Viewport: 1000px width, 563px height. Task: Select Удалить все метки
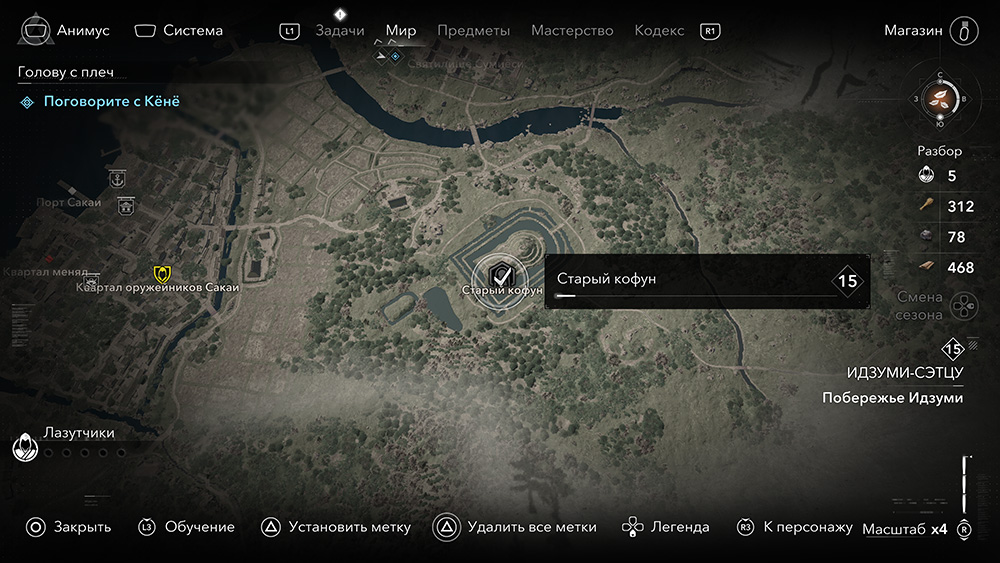tap(516, 527)
